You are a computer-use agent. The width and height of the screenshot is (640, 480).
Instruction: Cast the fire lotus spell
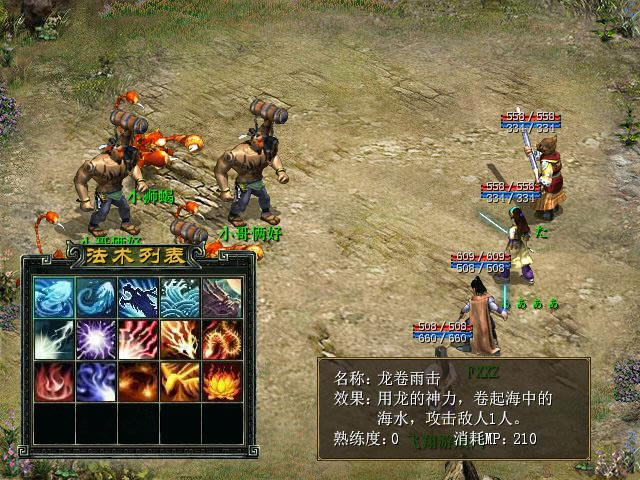pos(221,381)
